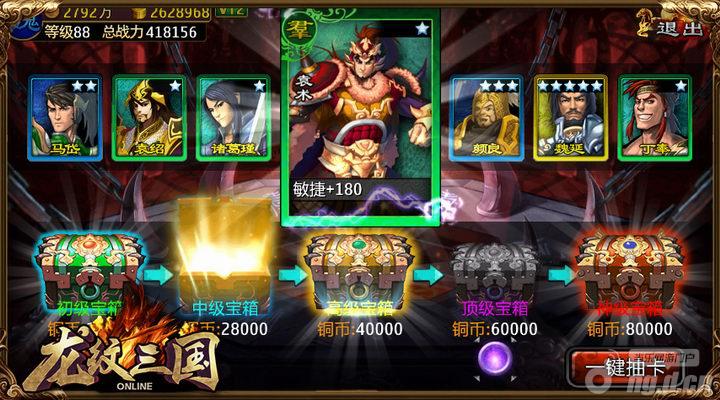Open the large 袁术 featured card
Image resolution: width=720 pixels, height=400 pixels.
[360, 115]
